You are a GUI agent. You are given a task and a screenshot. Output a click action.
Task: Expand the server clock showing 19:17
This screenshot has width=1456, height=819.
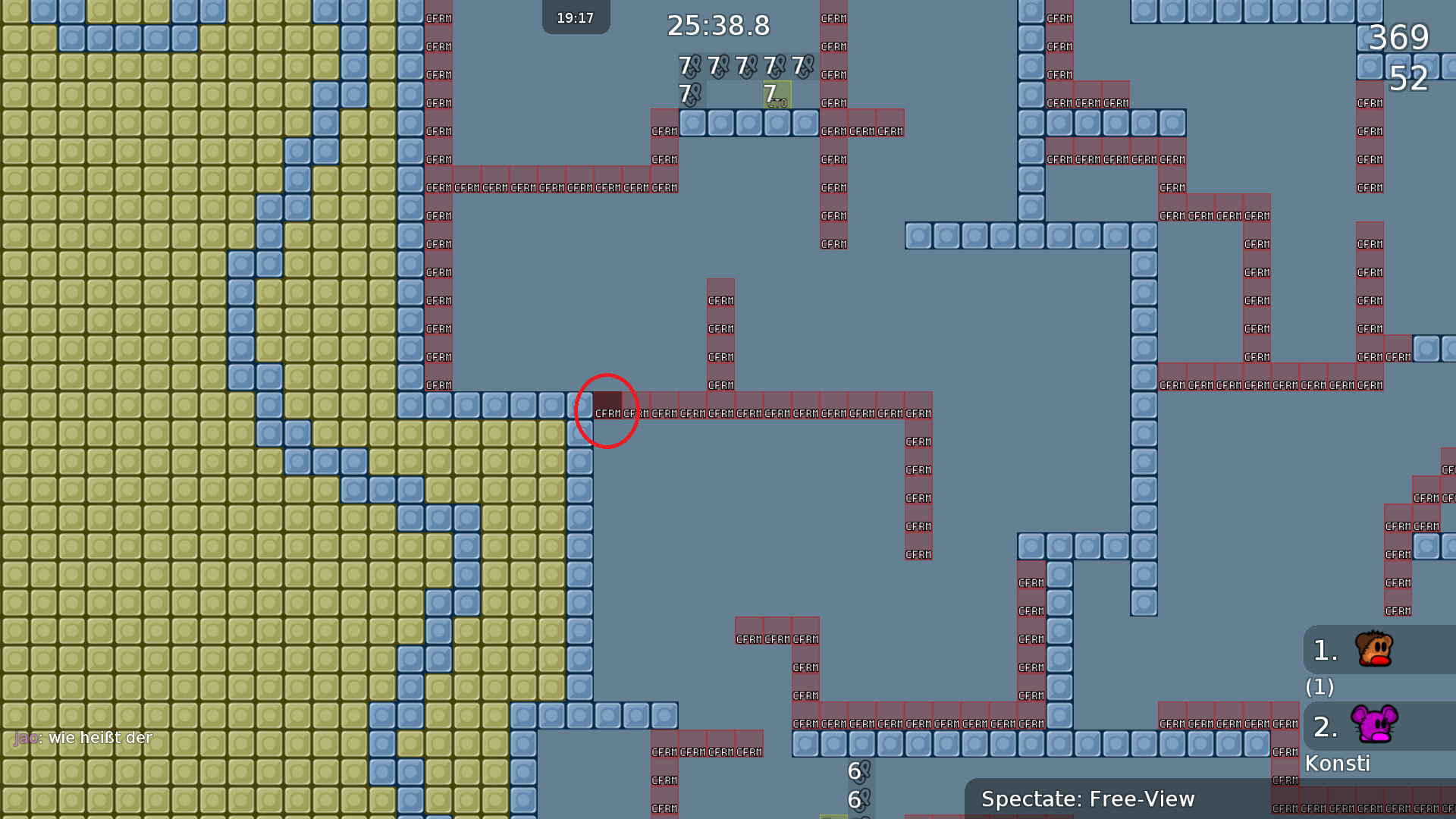576,17
